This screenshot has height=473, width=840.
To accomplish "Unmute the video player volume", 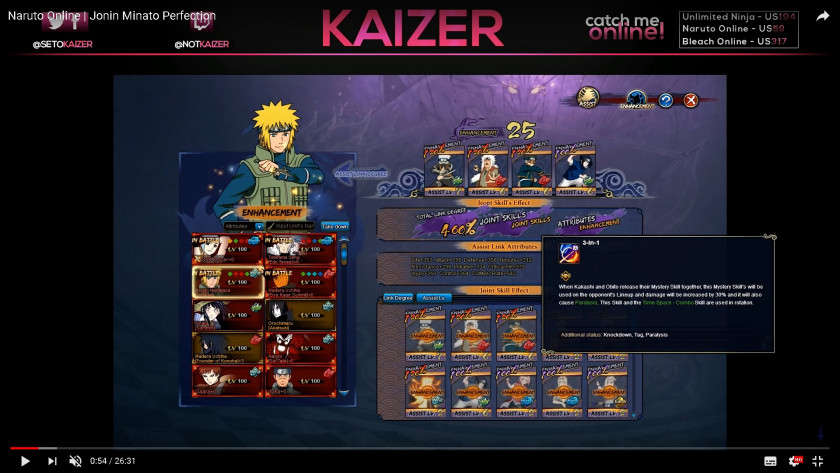I will click(x=75, y=461).
